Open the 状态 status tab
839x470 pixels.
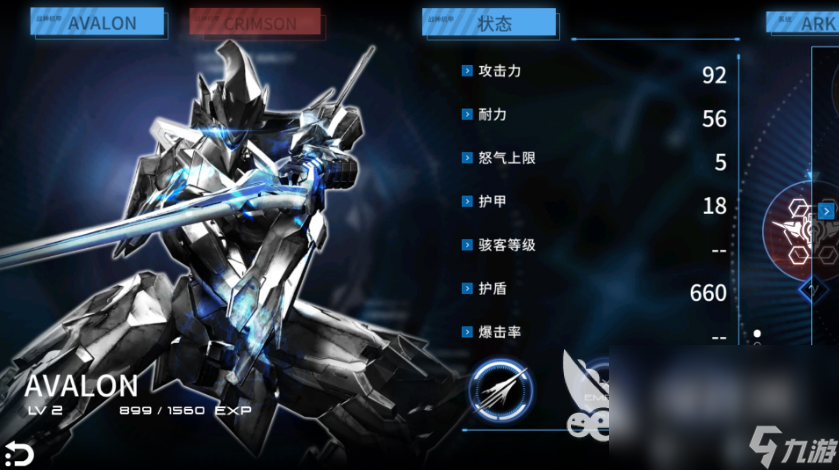(489, 22)
